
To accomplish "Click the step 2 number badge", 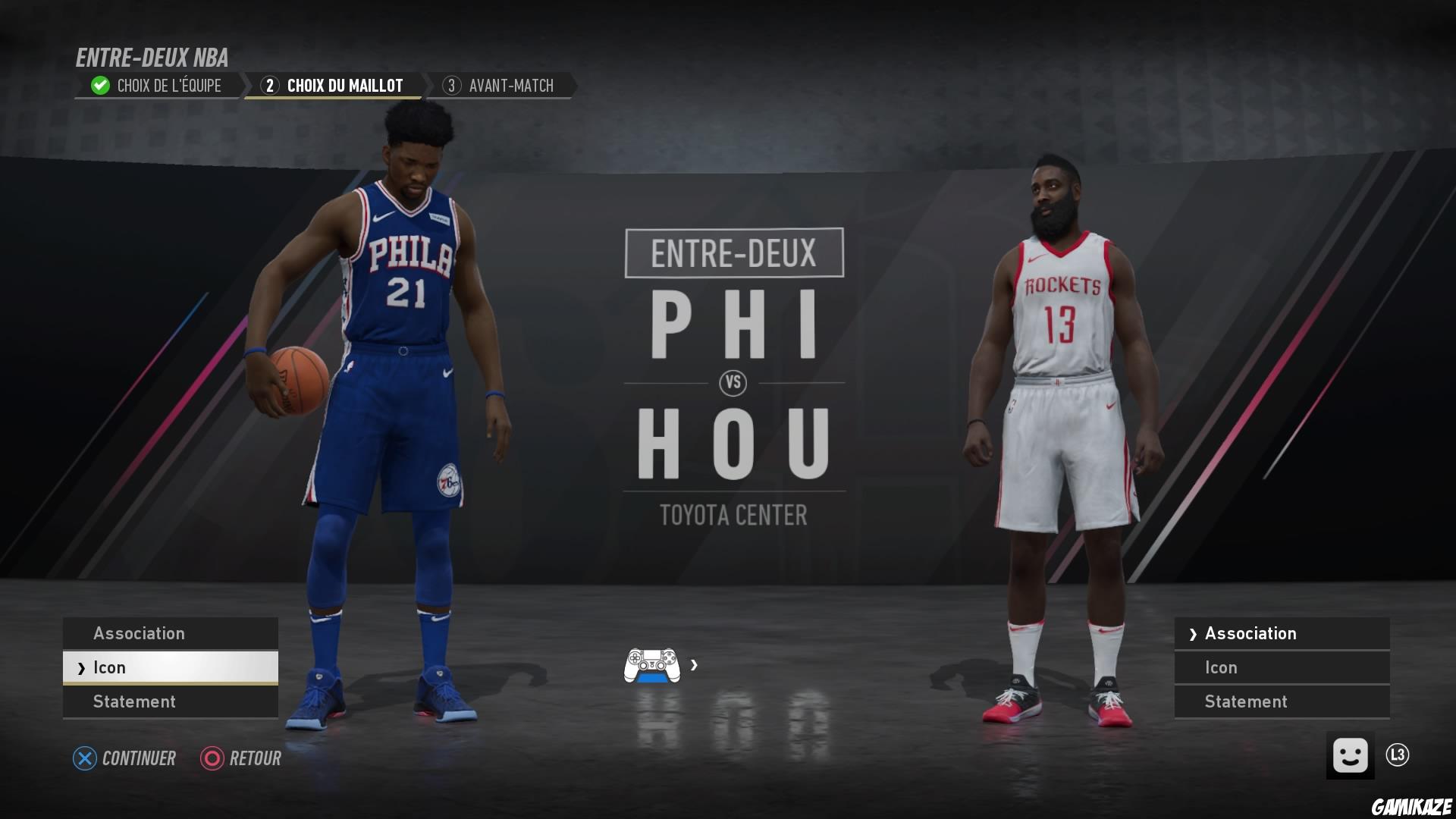I will (x=269, y=86).
